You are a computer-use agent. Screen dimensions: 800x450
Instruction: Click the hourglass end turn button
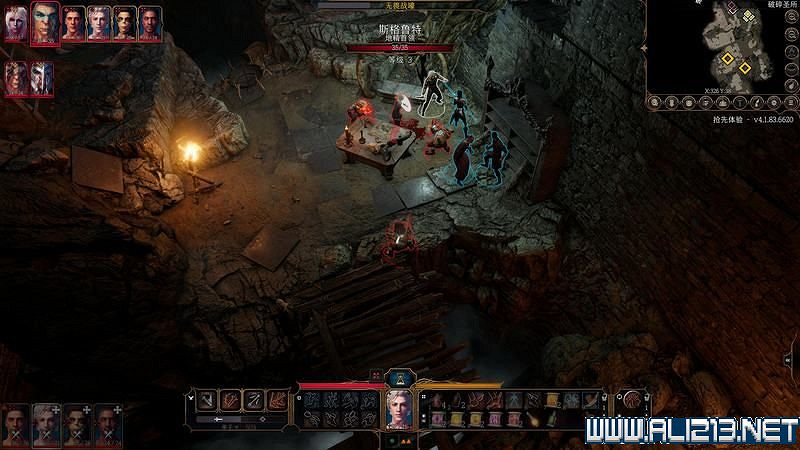pyautogui.click(x=400, y=377)
